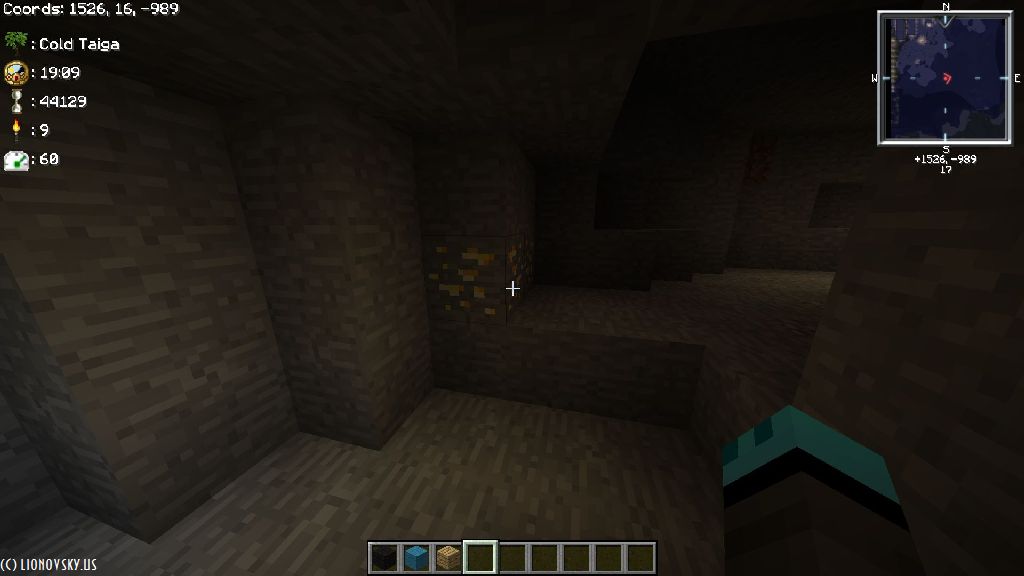Click the red player arrow on the minimap
Screen dimensions: 1024x576
[948, 78]
